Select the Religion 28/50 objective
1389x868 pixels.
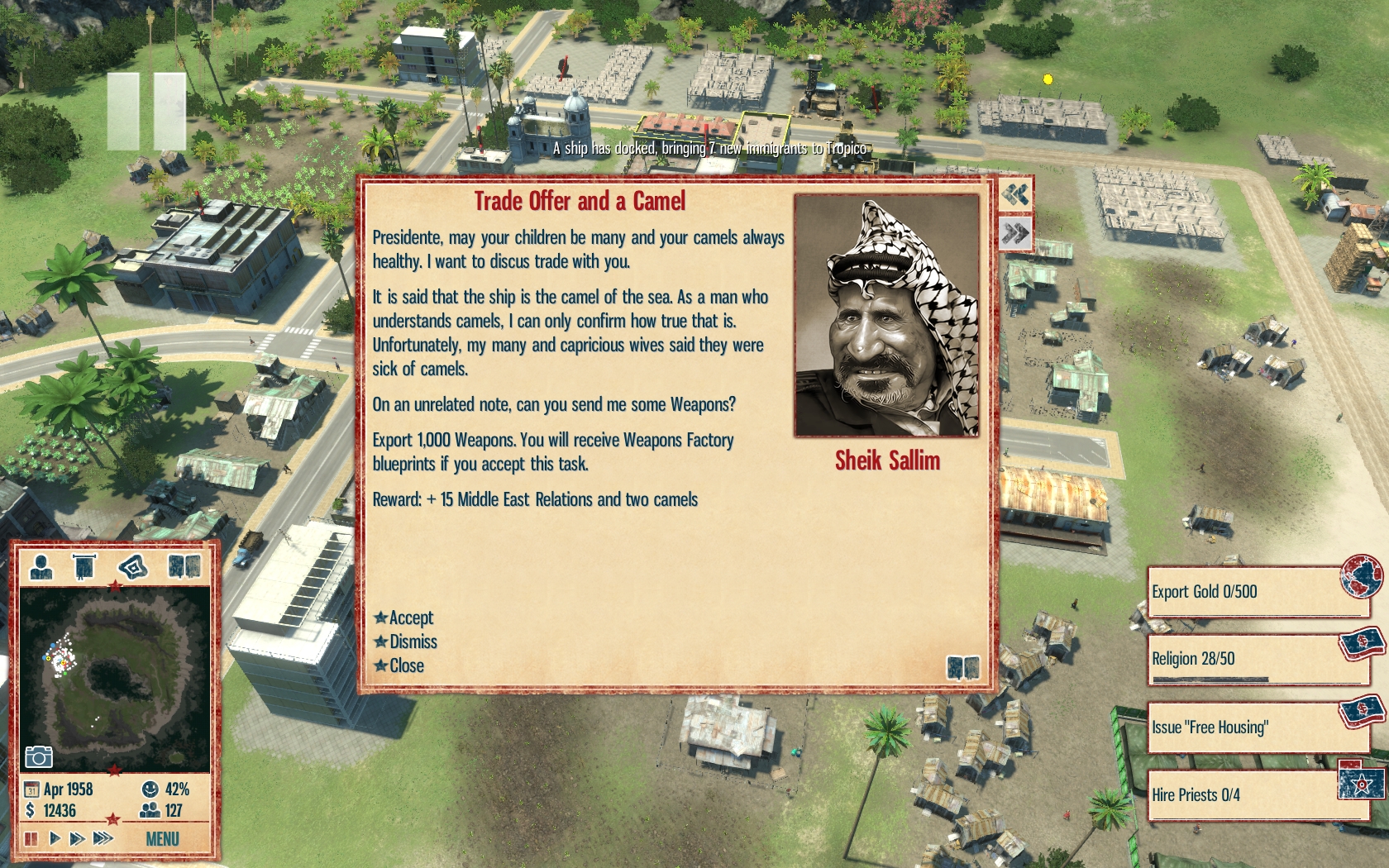1255,660
